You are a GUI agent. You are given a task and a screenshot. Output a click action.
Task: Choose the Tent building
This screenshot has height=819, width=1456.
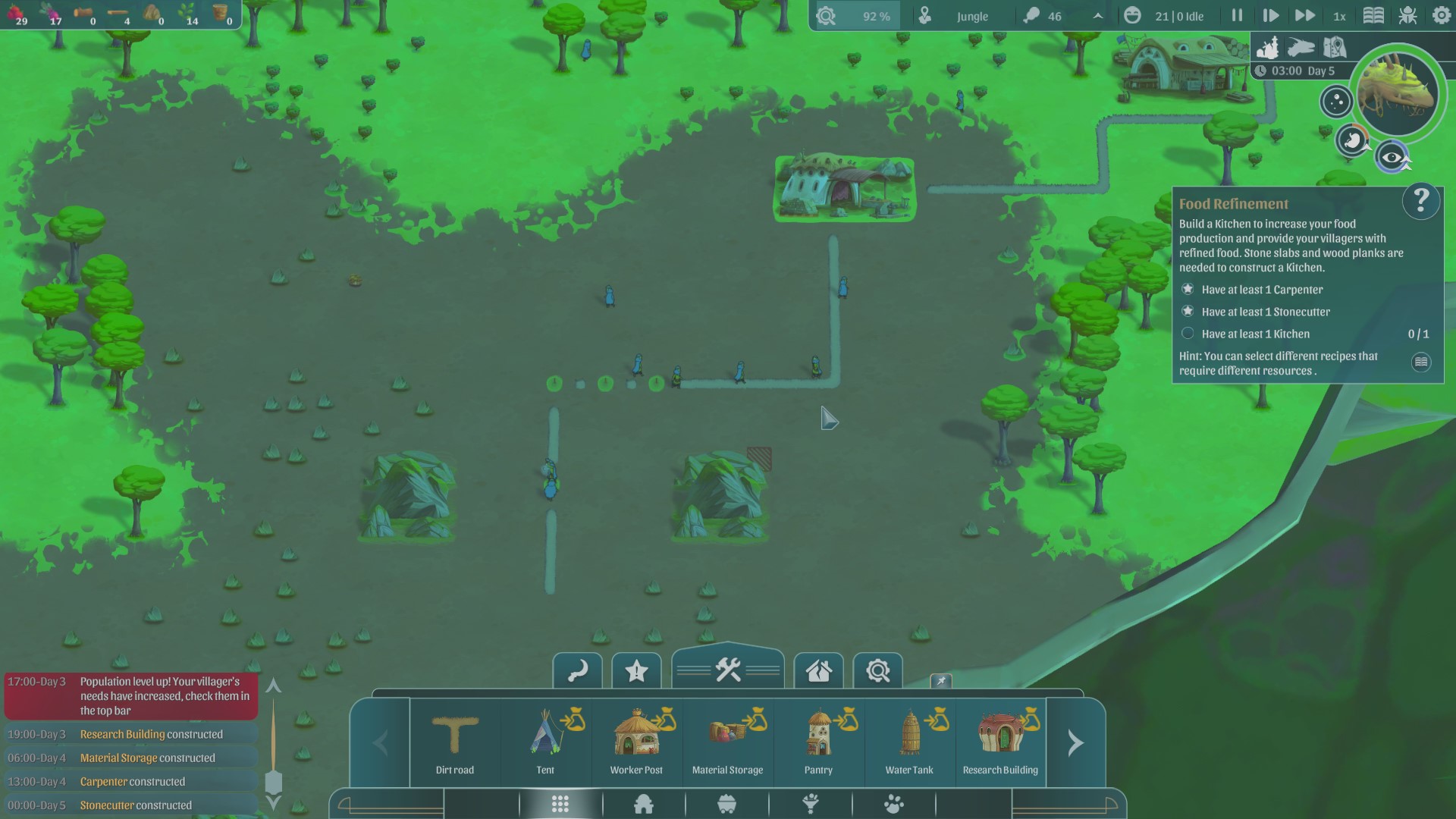[546, 742]
